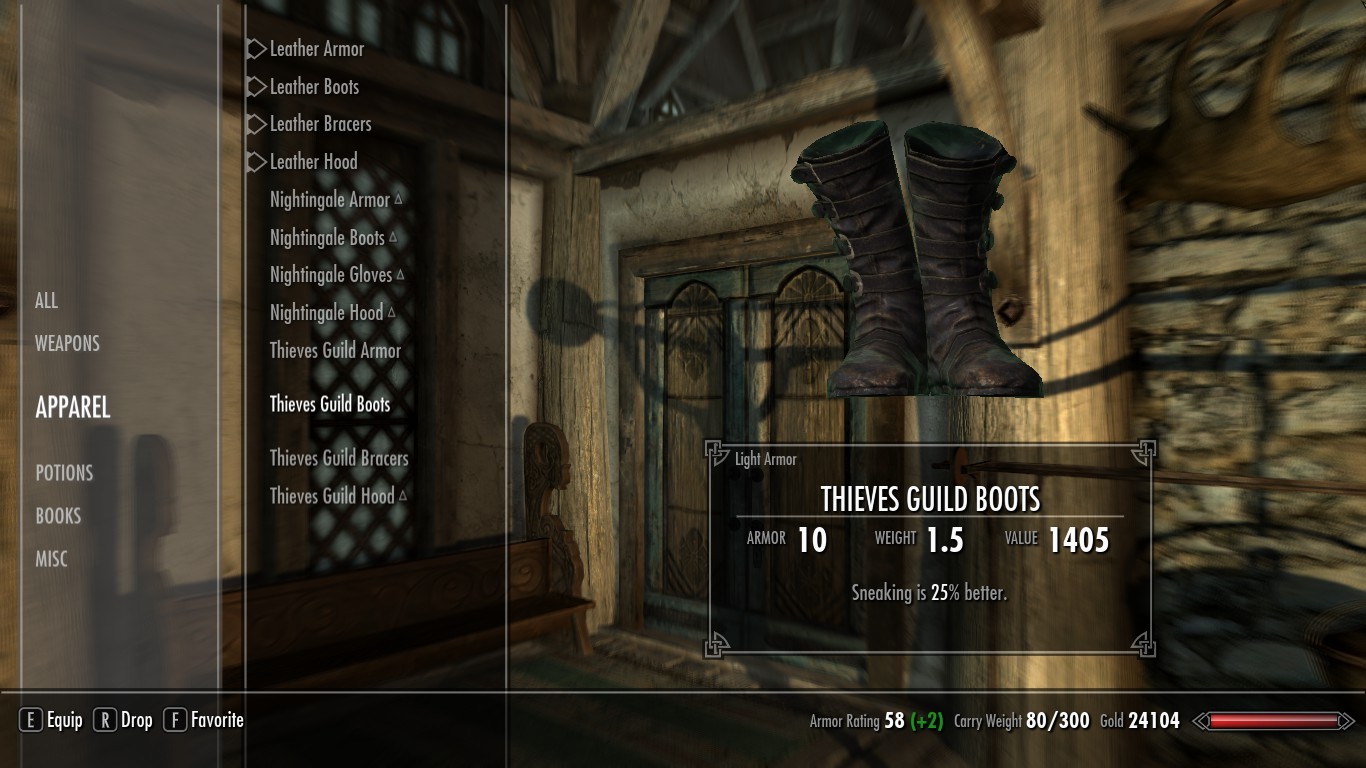The width and height of the screenshot is (1366, 768).
Task: Show the Potions category
Action: (x=64, y=473)
